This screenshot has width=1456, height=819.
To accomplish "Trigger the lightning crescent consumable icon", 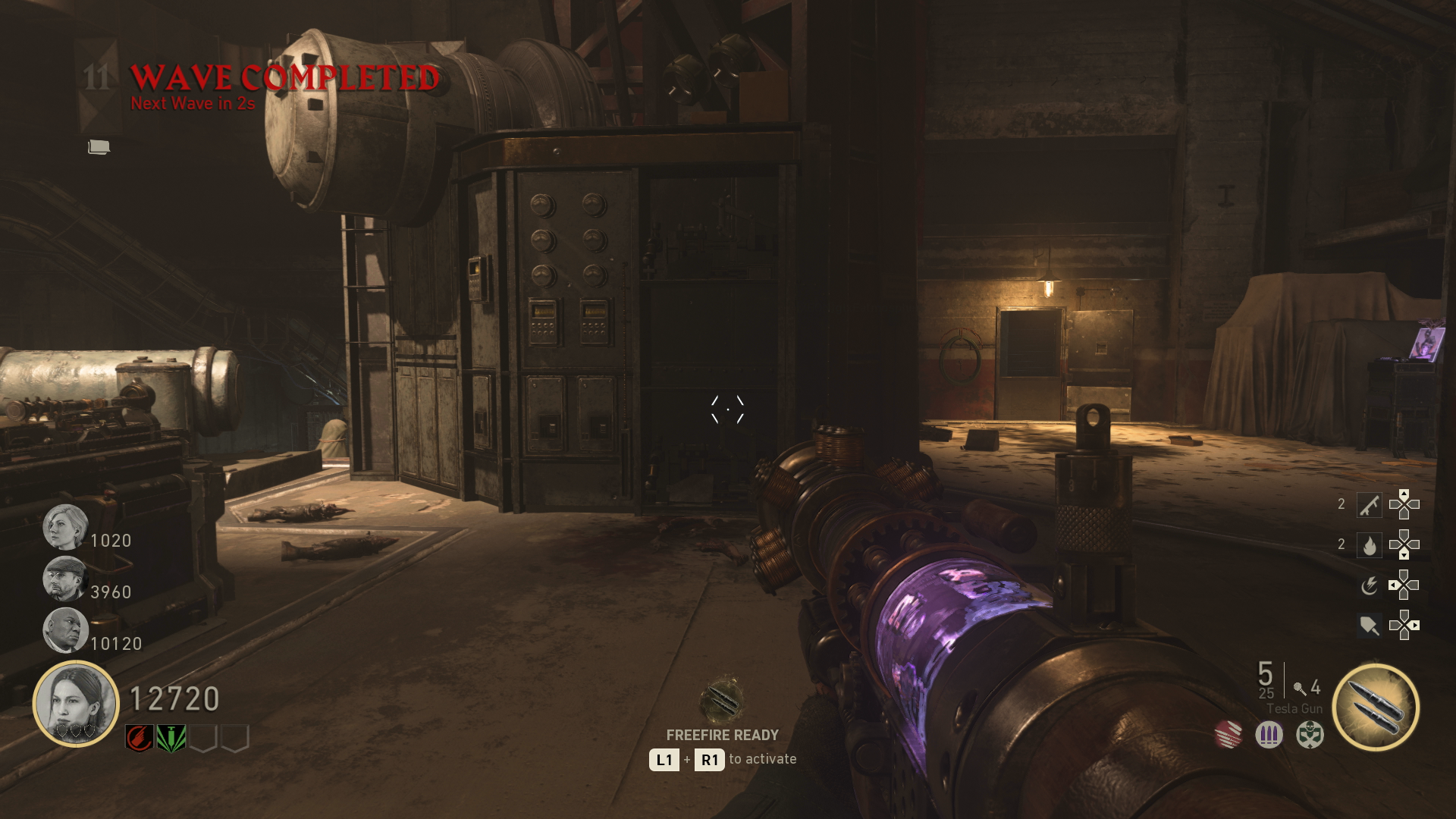I will point(1369,585).
